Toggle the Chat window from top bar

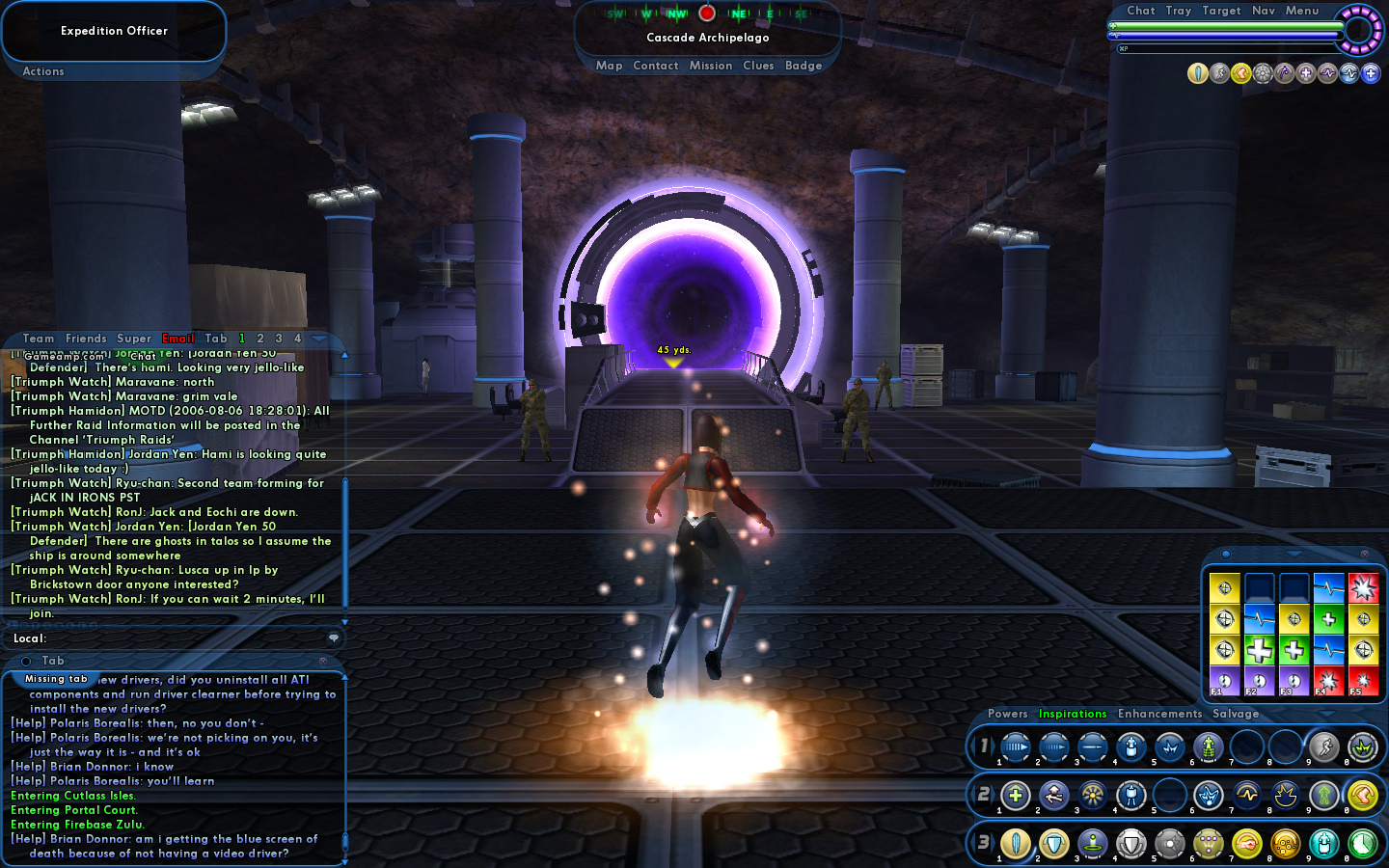tap(1141, 11)
